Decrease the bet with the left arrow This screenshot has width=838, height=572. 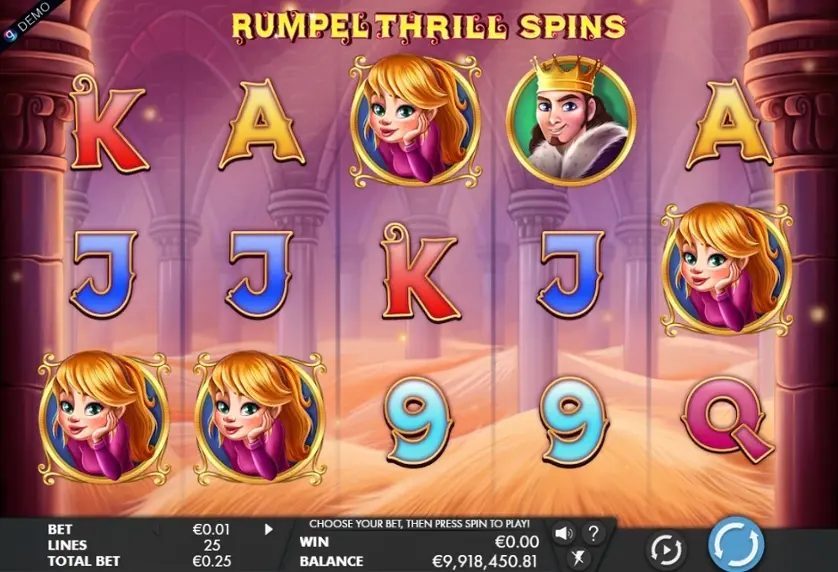157,529
